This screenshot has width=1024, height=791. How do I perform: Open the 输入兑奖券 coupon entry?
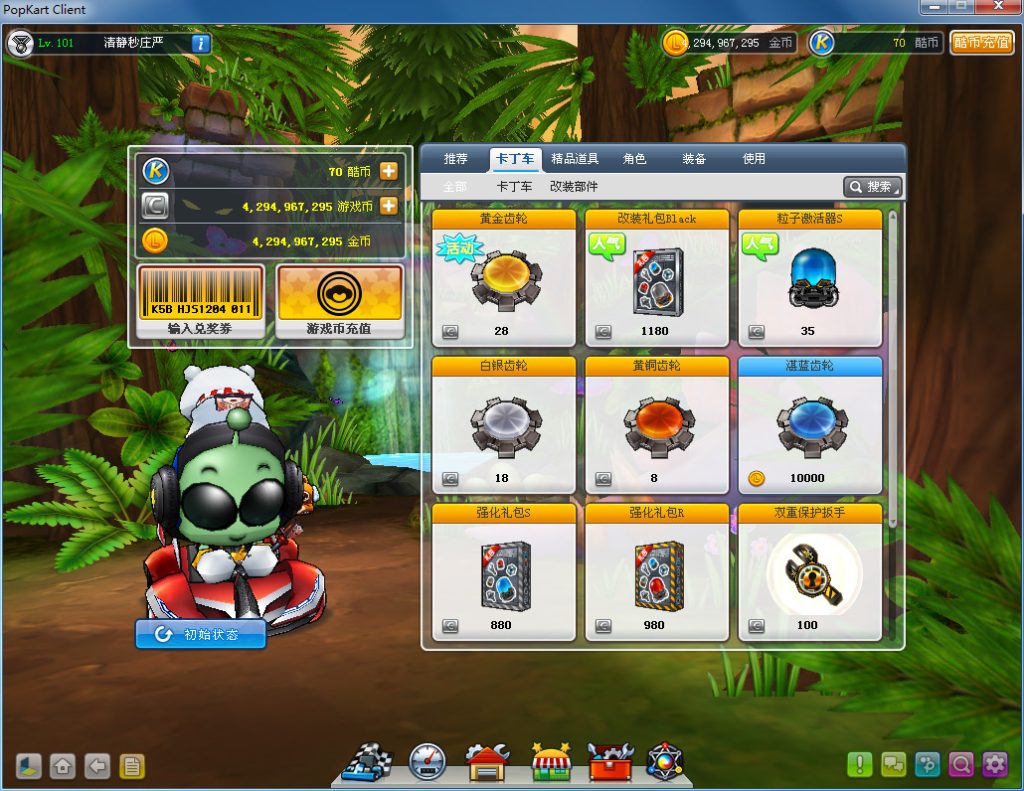coord(200,301)
